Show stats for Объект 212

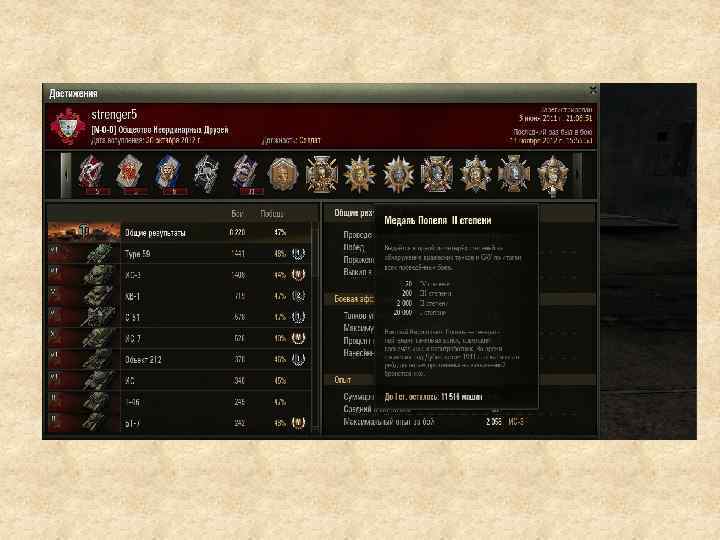tap(180, 359)
